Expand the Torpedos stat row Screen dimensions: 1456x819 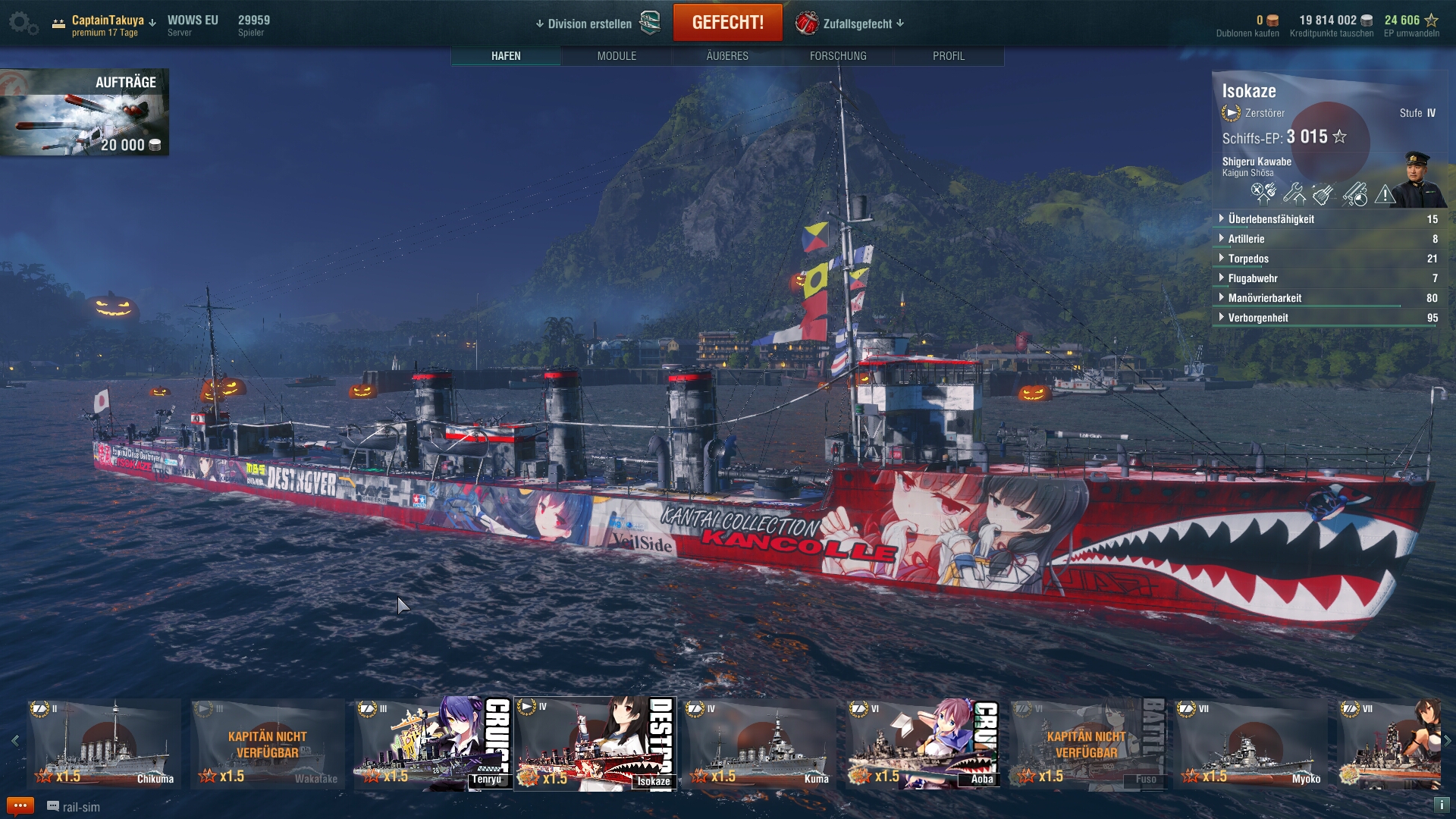pyautogui.click(x=1248, y=259)
